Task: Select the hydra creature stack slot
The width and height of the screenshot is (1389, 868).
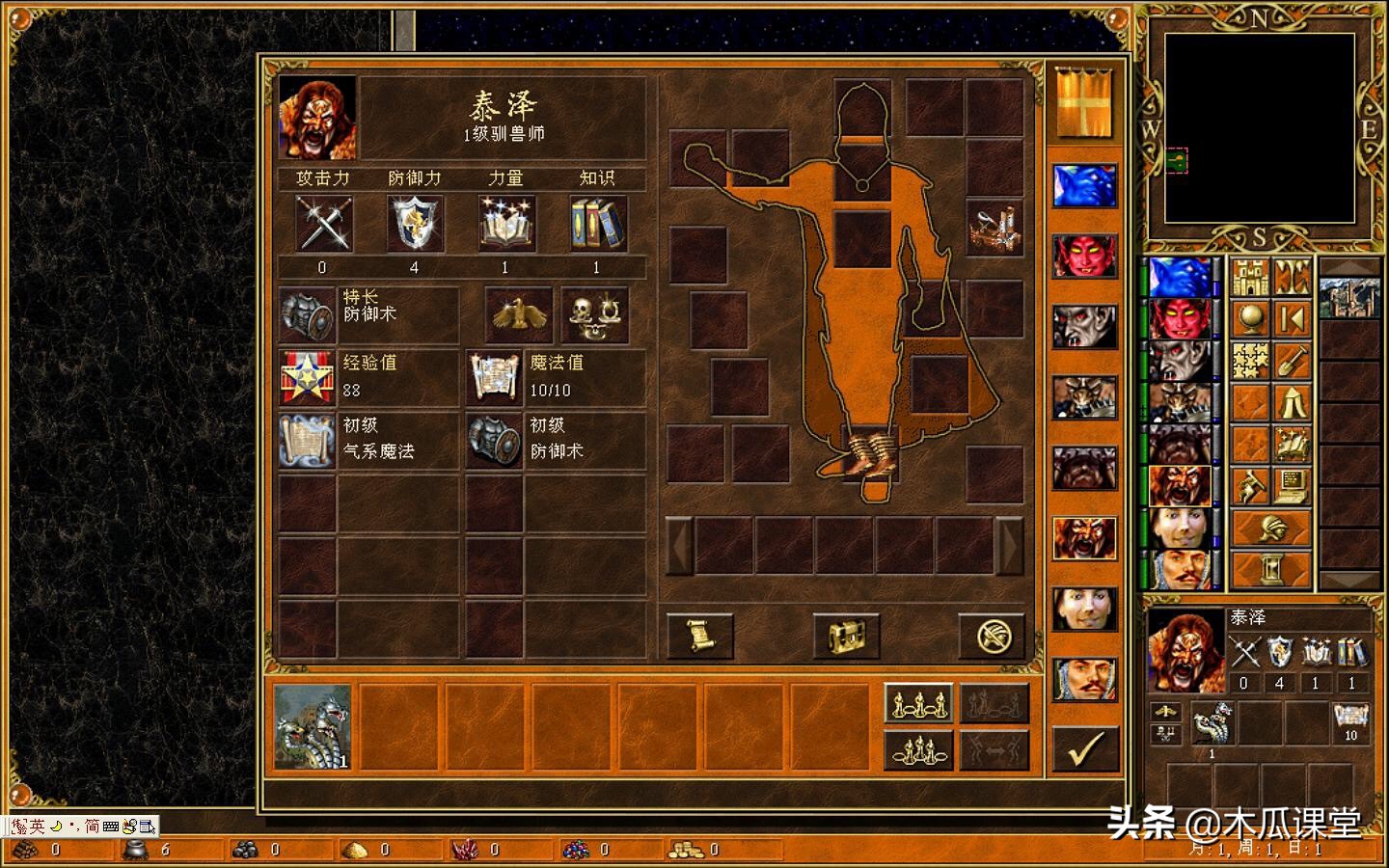Action: tap(313, 728)
